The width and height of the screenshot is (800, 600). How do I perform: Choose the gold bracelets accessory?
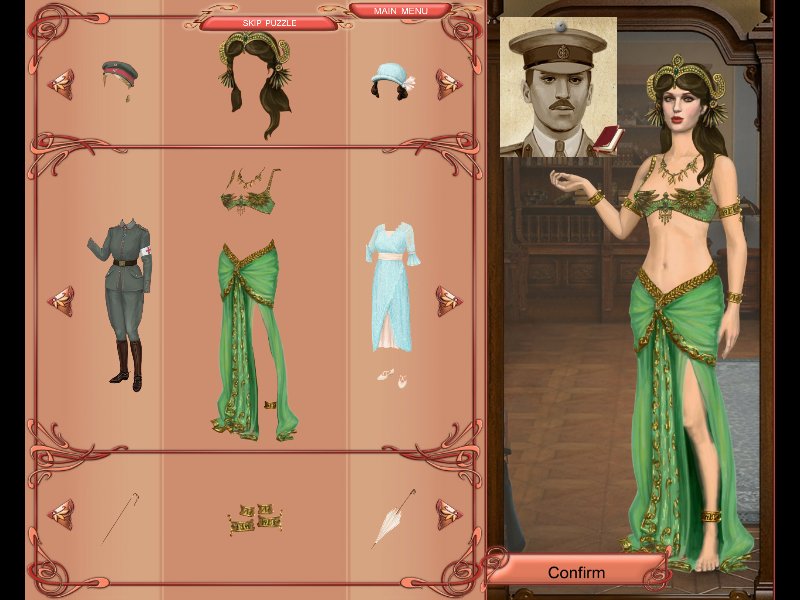254,515
